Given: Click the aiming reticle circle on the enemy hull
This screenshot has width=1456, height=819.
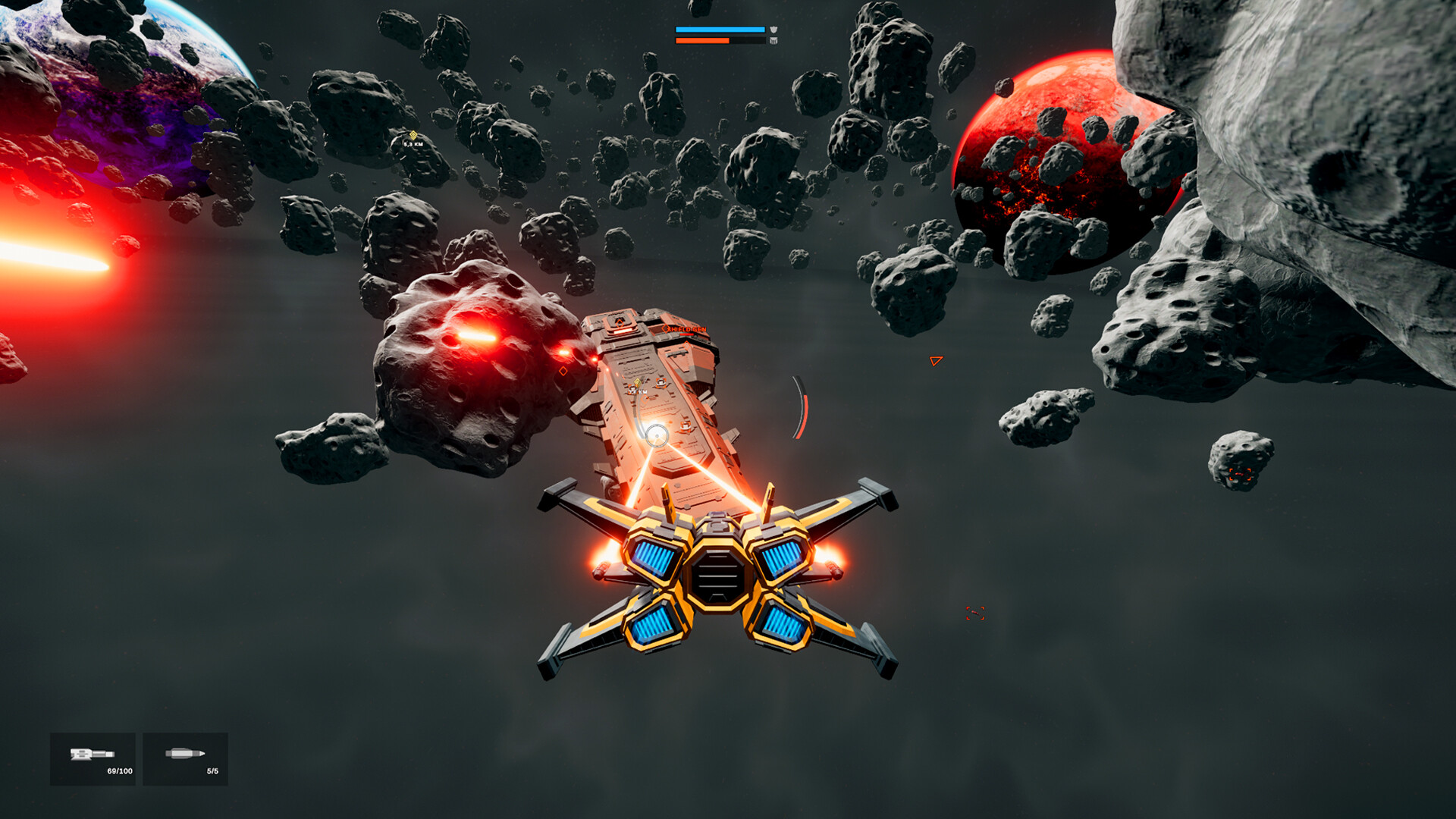Looking at the screenshot, I should tap(657, 435).
